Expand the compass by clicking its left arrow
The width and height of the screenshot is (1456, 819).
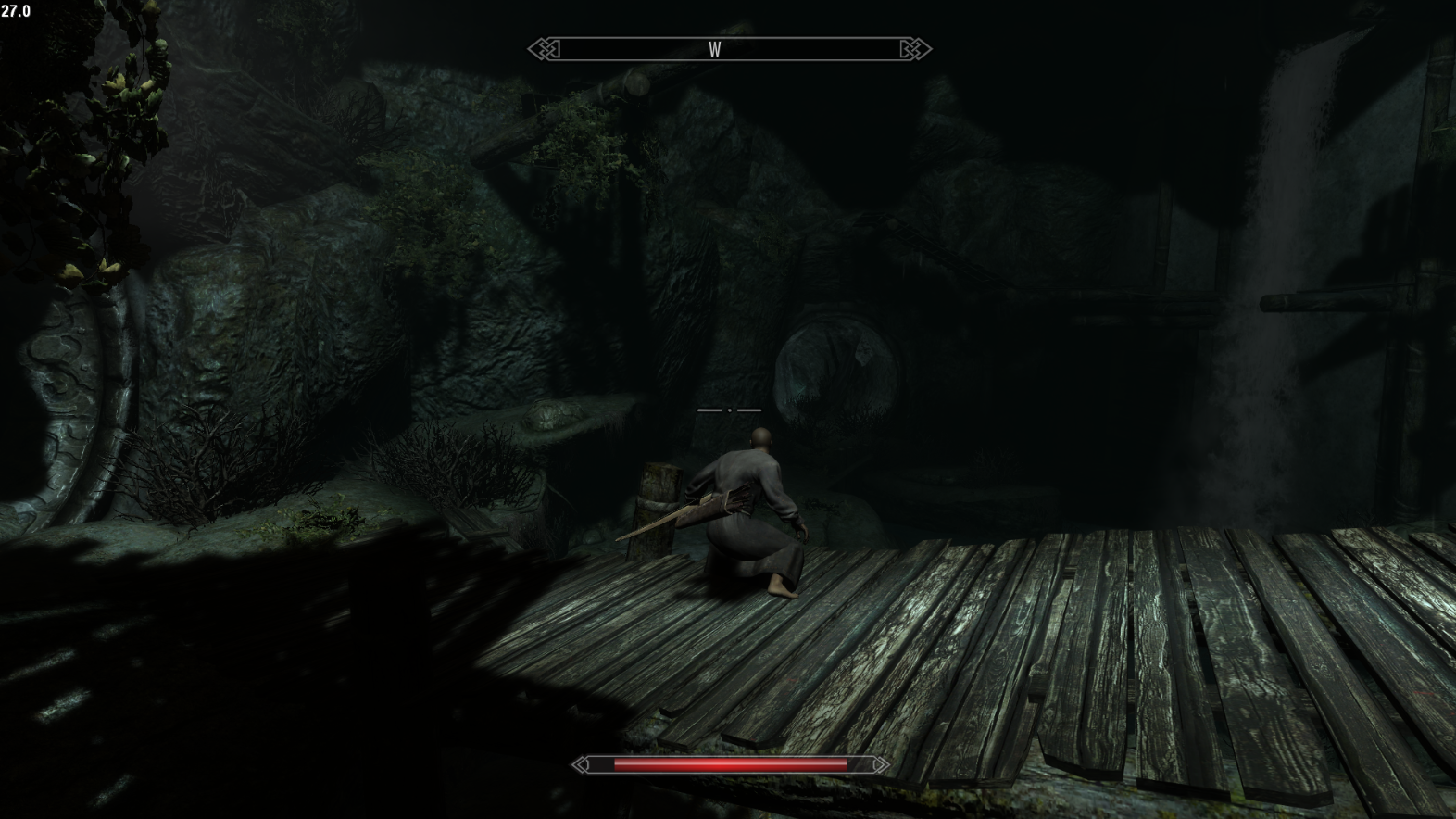click(545, 46)
